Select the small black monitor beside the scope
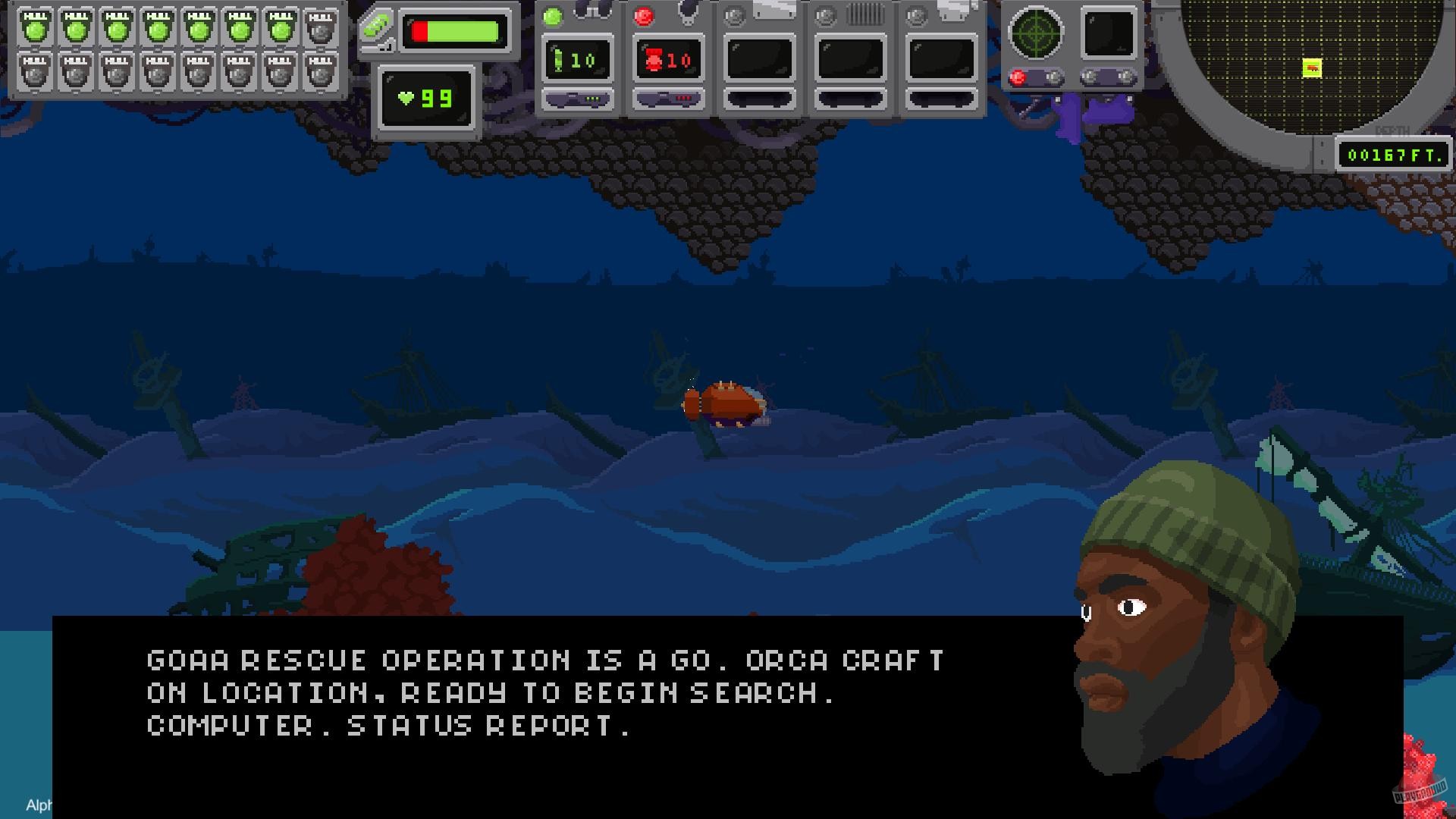1456x819 pixels. (1106, 32)
